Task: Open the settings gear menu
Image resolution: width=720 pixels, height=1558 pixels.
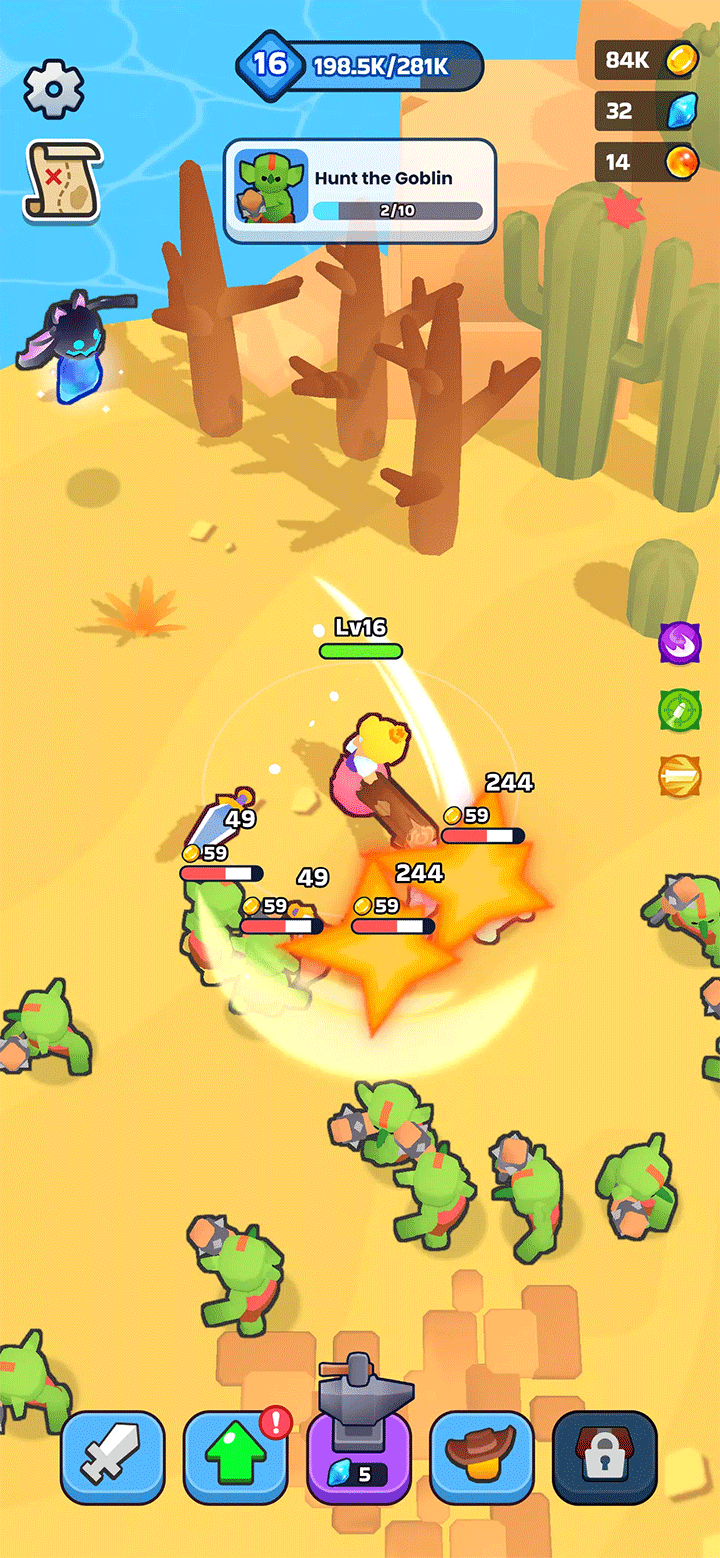Action: click(53, 89)
